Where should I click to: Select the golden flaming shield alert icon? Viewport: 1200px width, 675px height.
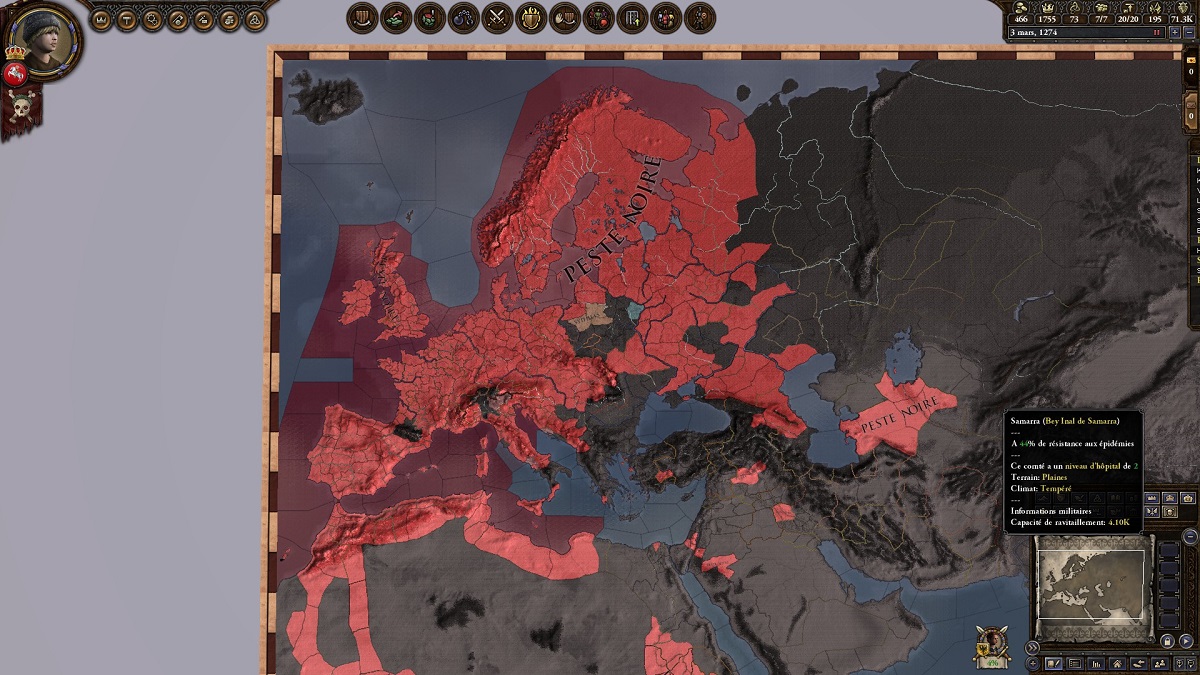click(x=531, y=17)
